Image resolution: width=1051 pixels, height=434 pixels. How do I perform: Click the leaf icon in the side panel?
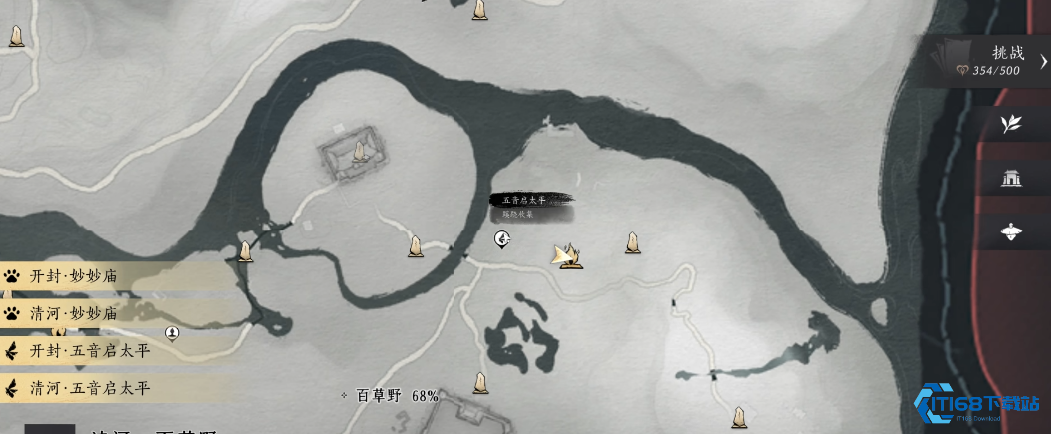click(x=1011, y=124)
